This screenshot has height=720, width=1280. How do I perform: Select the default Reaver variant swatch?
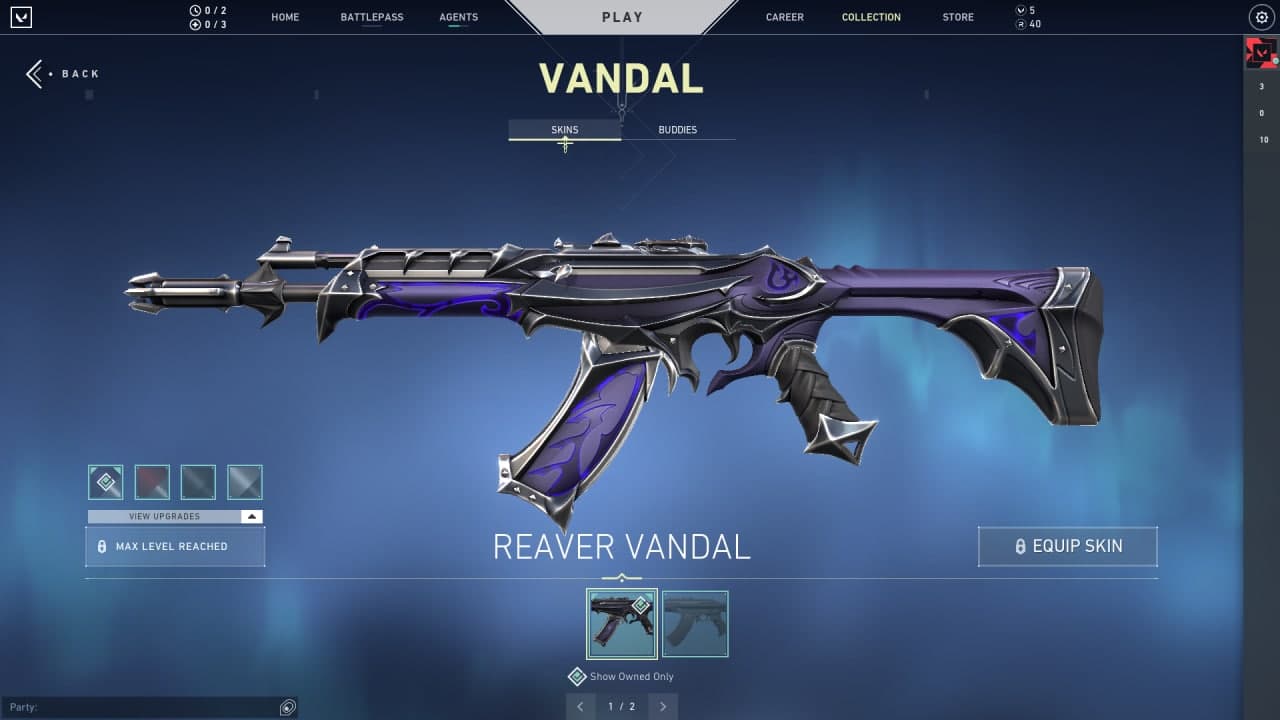click(105, 481)
